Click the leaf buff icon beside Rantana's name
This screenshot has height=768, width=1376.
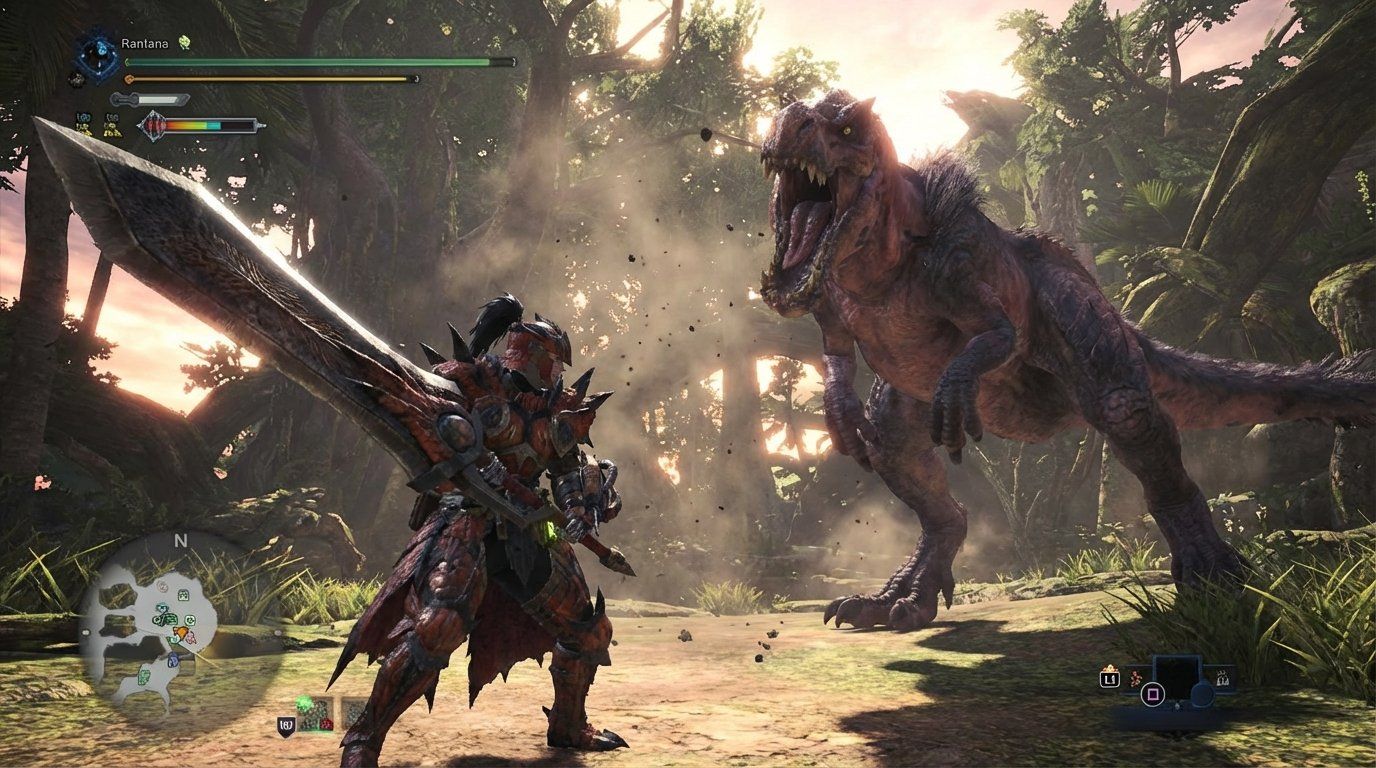click(185, 44)
